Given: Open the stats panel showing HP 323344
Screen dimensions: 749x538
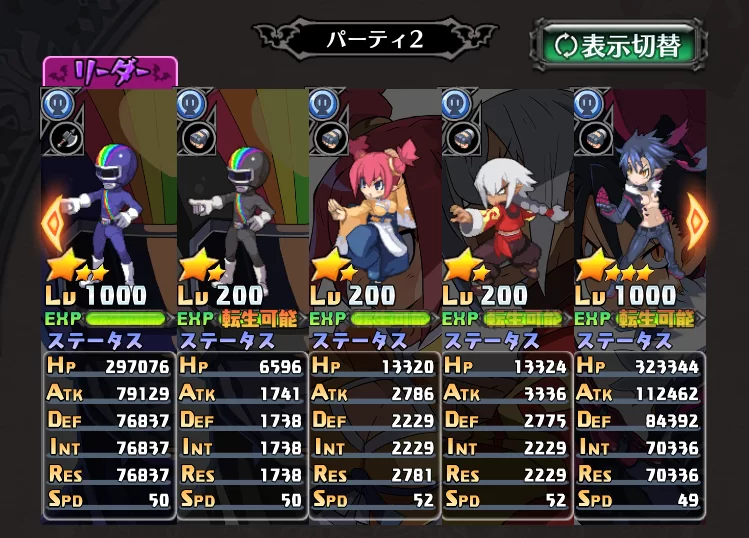Looking at the screenshot, I should click(x=638, y=432).
